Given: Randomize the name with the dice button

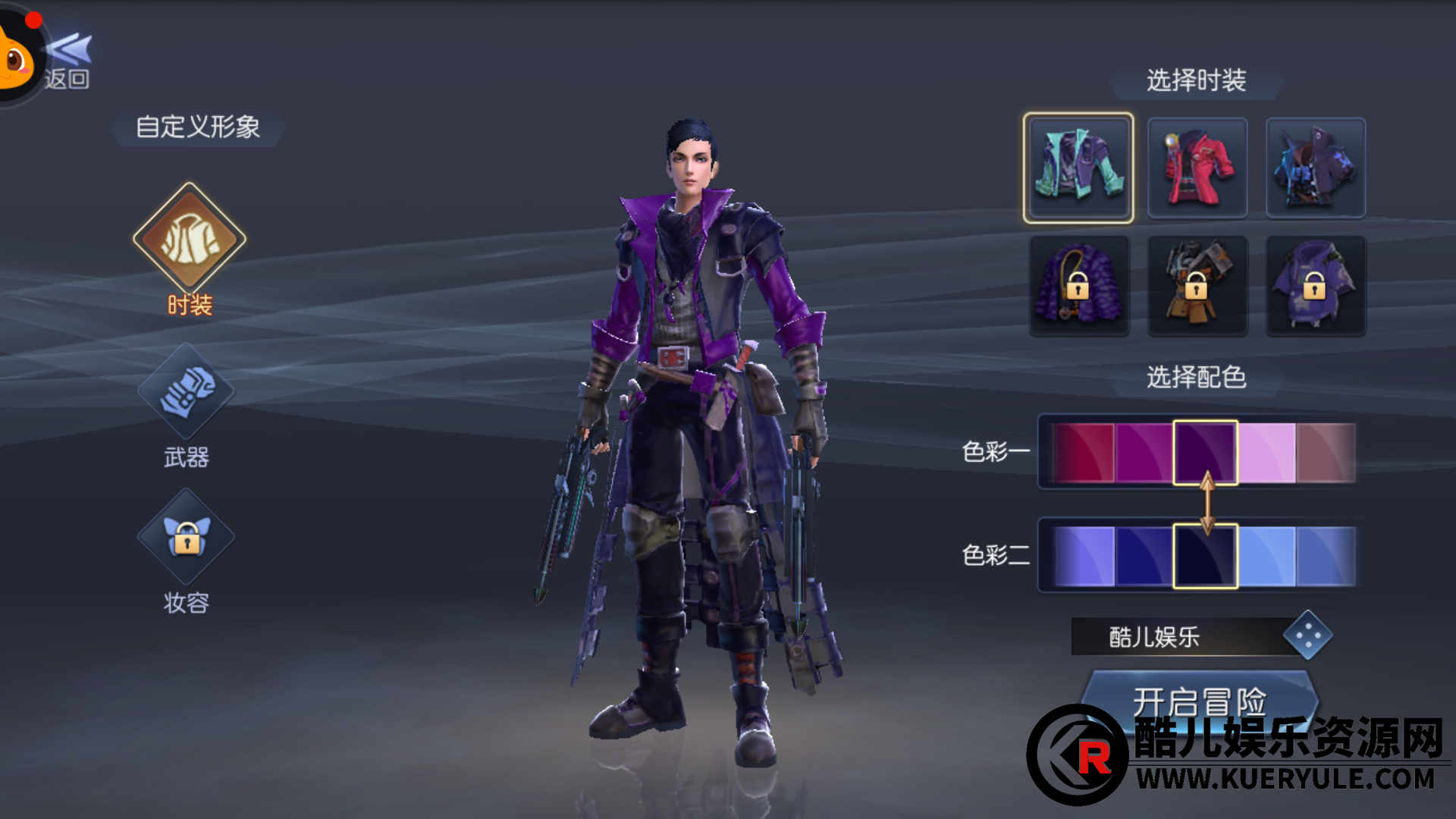Looking at the screenshot, I should tap(1307, 635).
